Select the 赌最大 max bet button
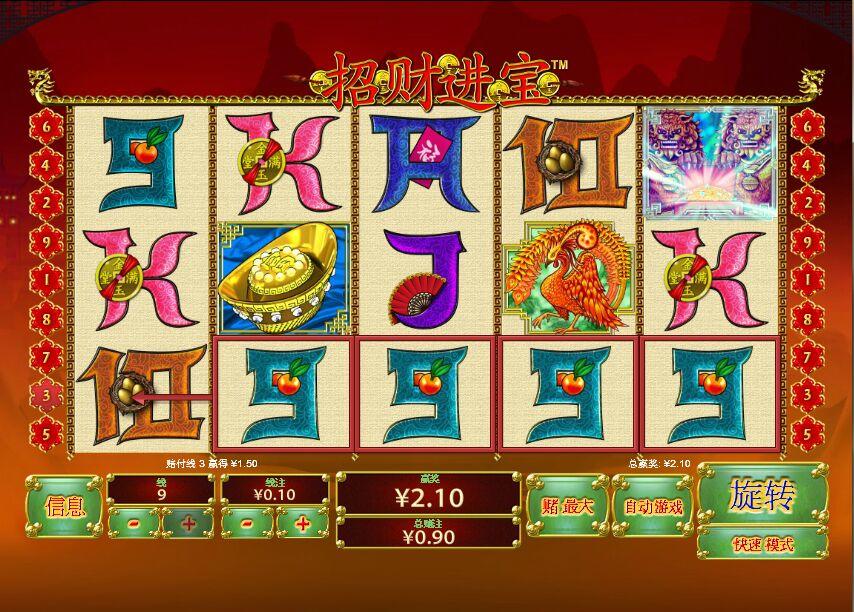Image resolution: width=854 pixels, height=612 pixels. [x=565, y=506]
